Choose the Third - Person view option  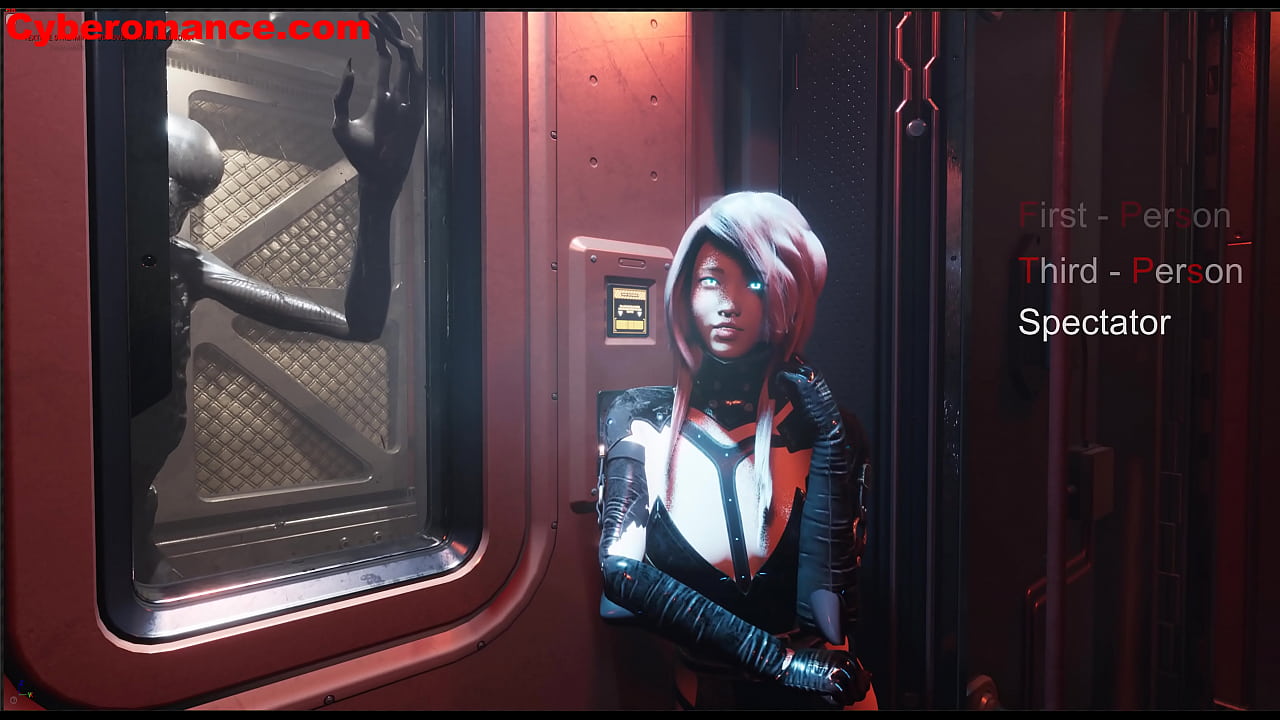(x=1130, y=271)
